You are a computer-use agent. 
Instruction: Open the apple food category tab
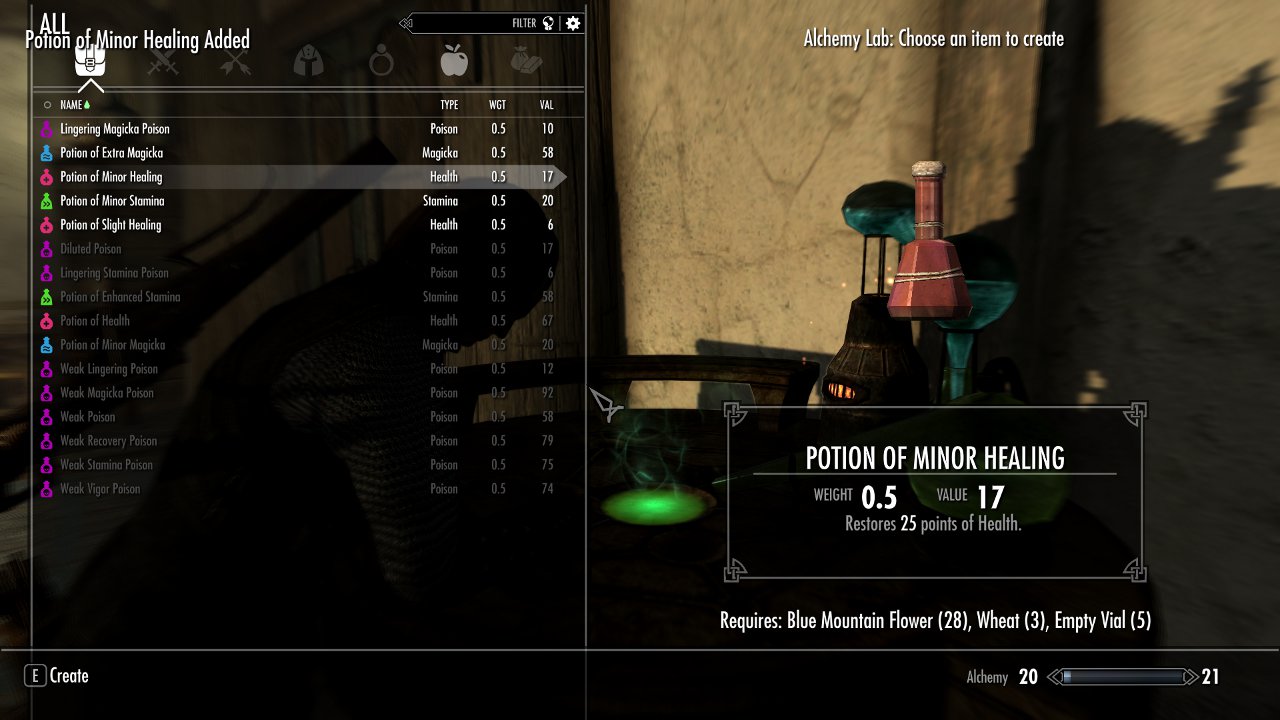pos(454,63)
